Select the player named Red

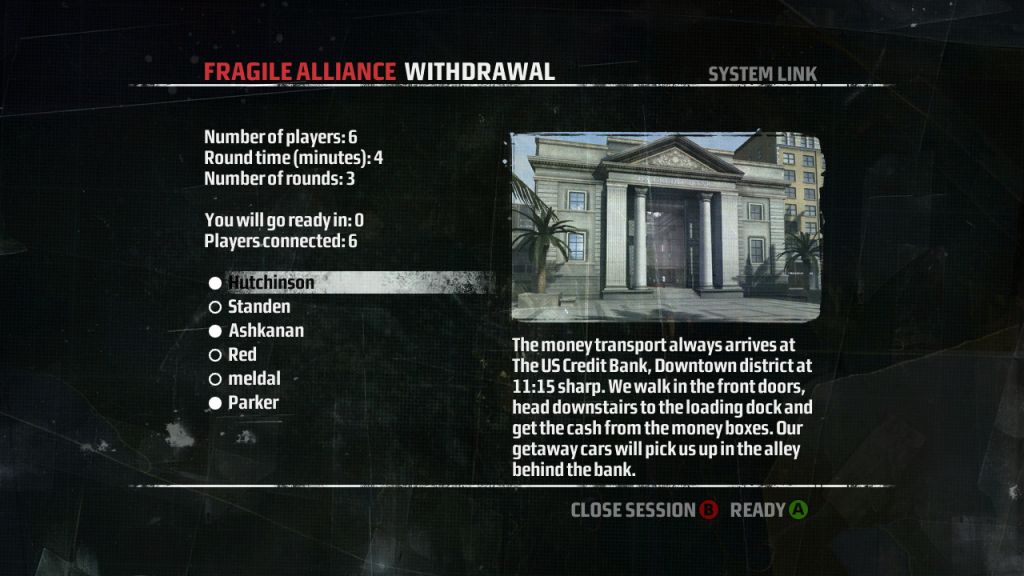(242, 355)
